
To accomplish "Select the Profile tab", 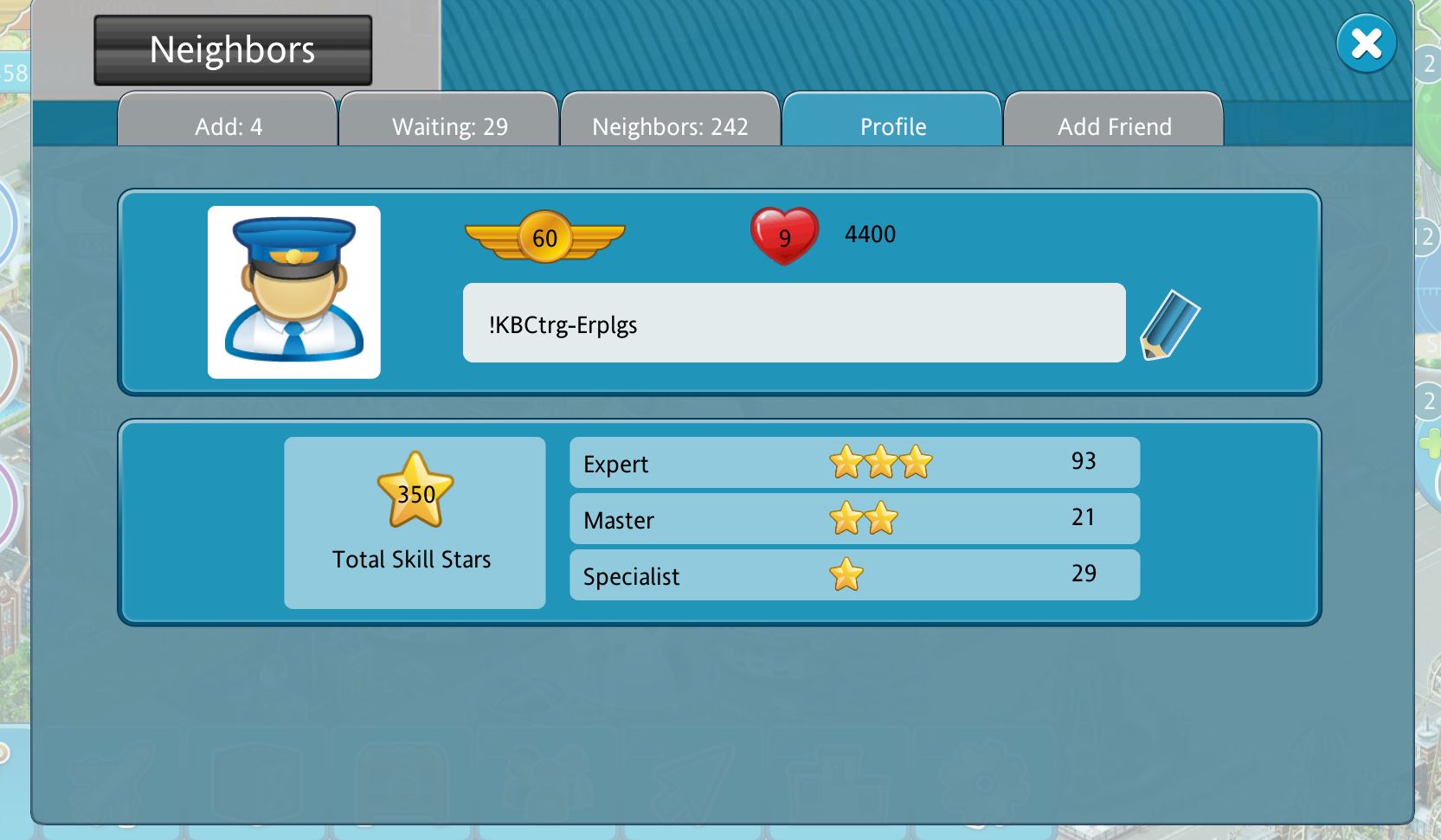I will click(892, 124).
